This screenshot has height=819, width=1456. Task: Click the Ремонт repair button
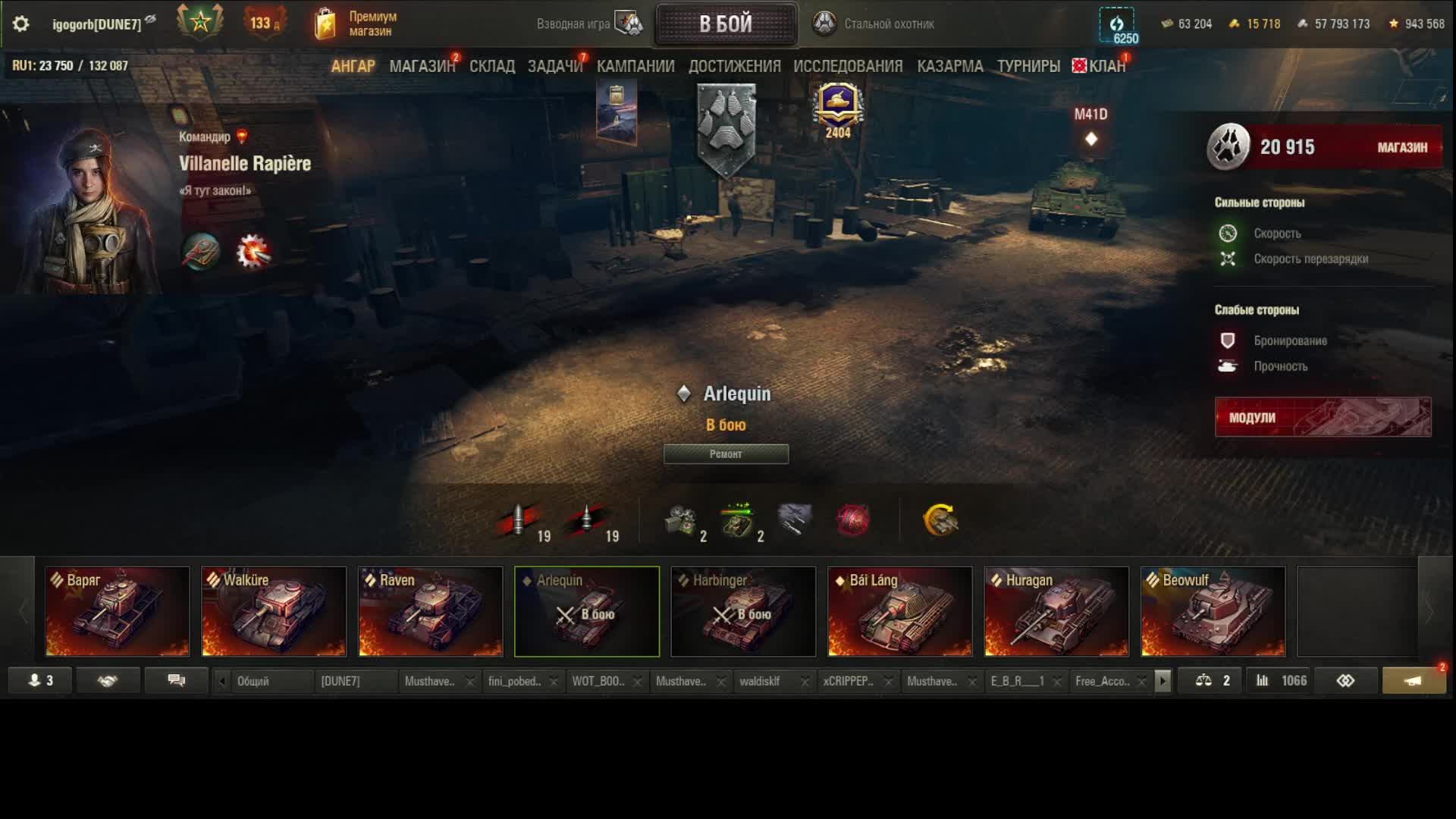pyautogui.click(x=726, y=454)
